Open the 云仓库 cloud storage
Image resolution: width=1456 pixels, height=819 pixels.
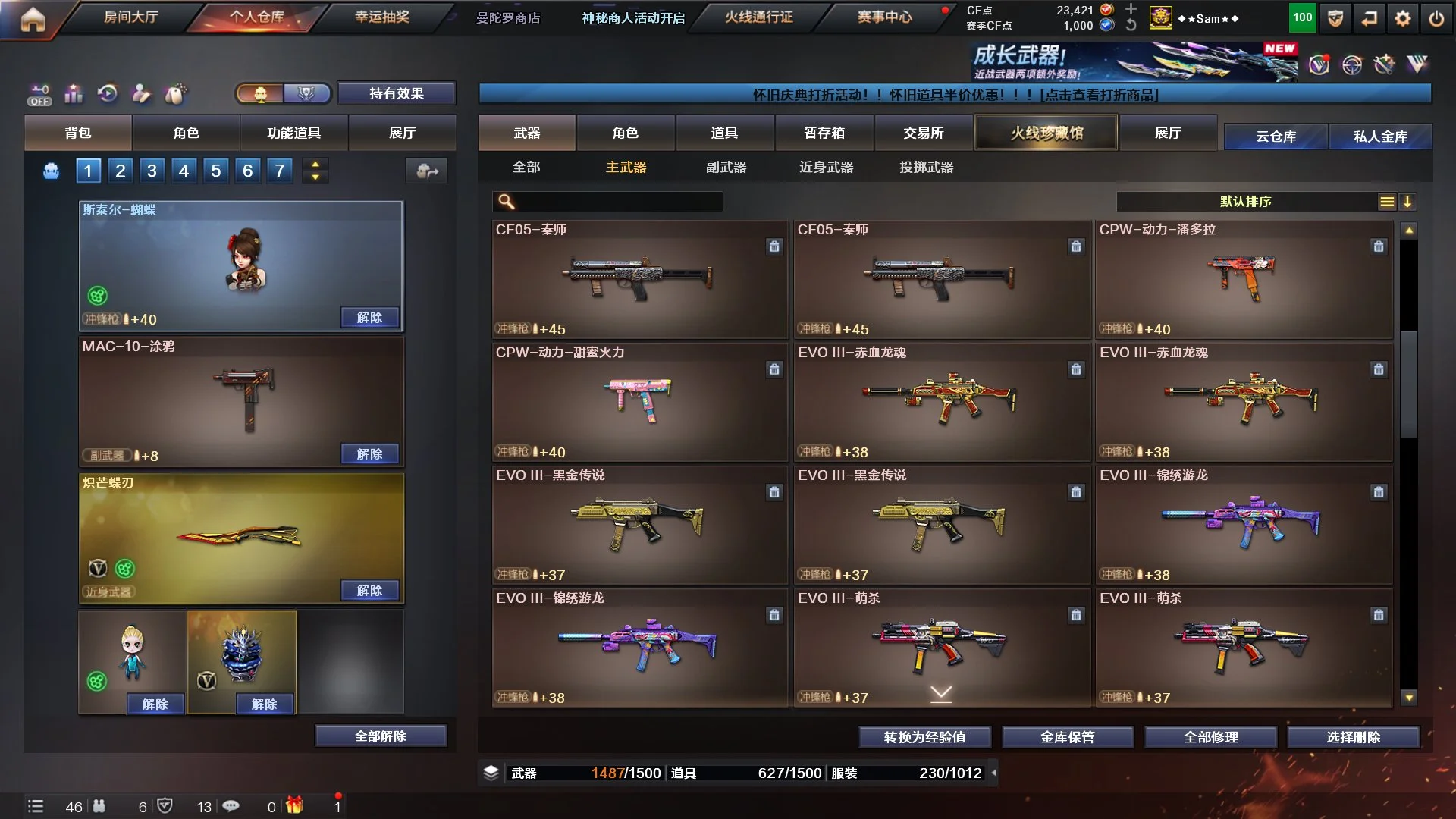coord(1276,136)
